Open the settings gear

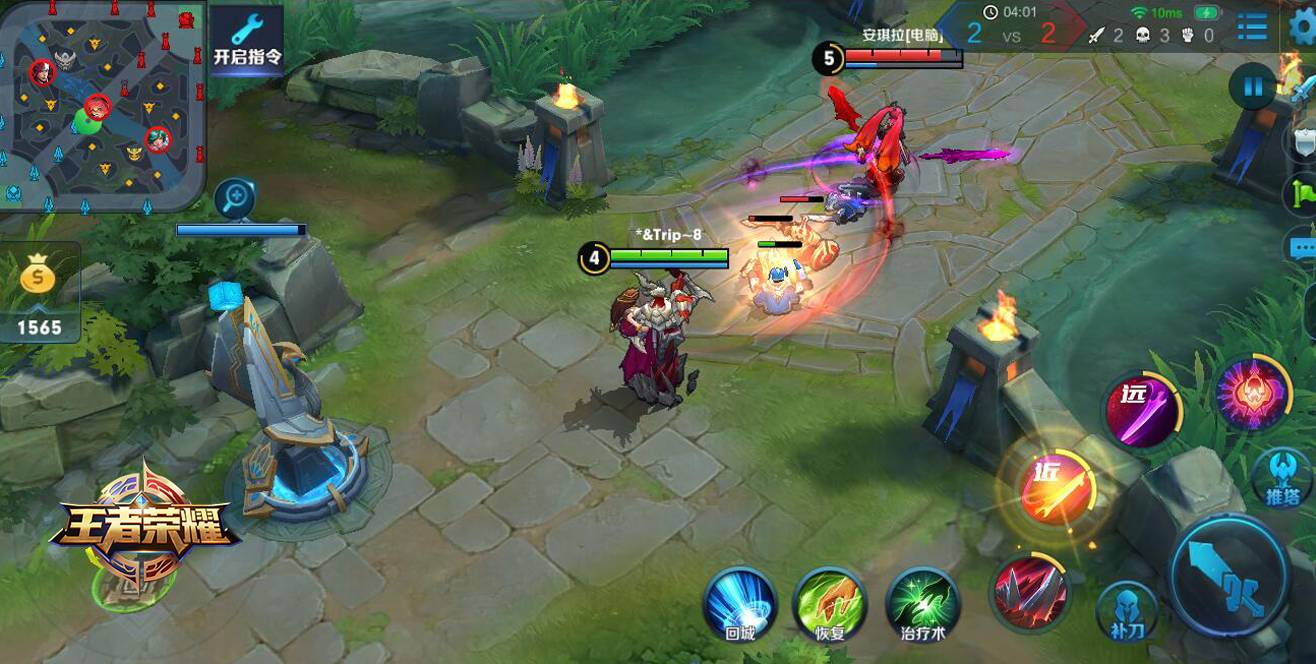(1302, 28)
